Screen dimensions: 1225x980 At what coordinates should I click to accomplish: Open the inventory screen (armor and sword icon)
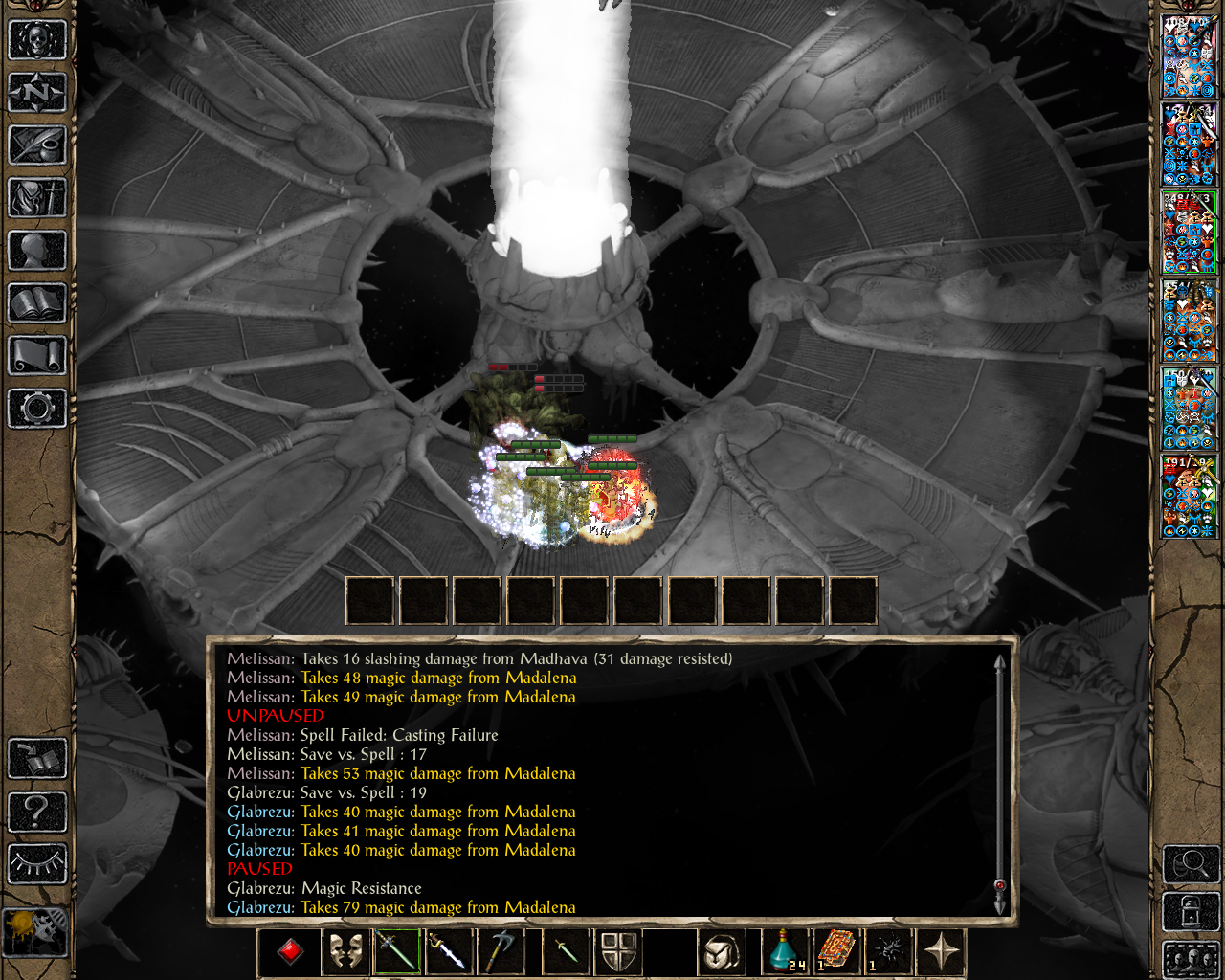pyautogui.click(x=37, y=198)
